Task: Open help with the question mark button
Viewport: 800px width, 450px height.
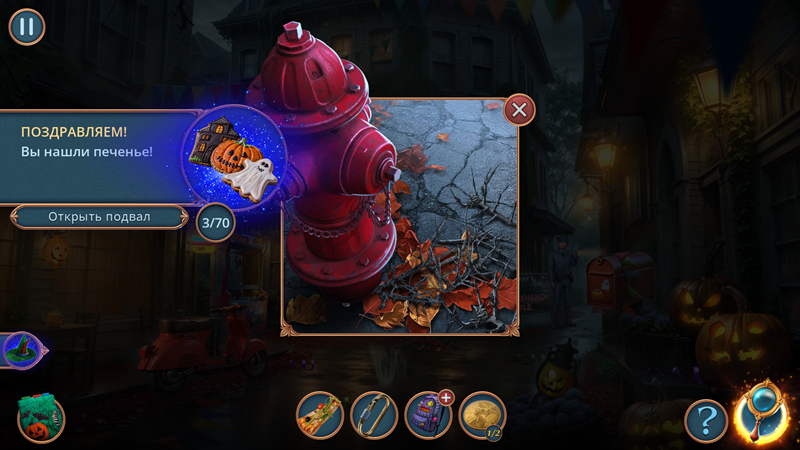Action: (705, 421)
